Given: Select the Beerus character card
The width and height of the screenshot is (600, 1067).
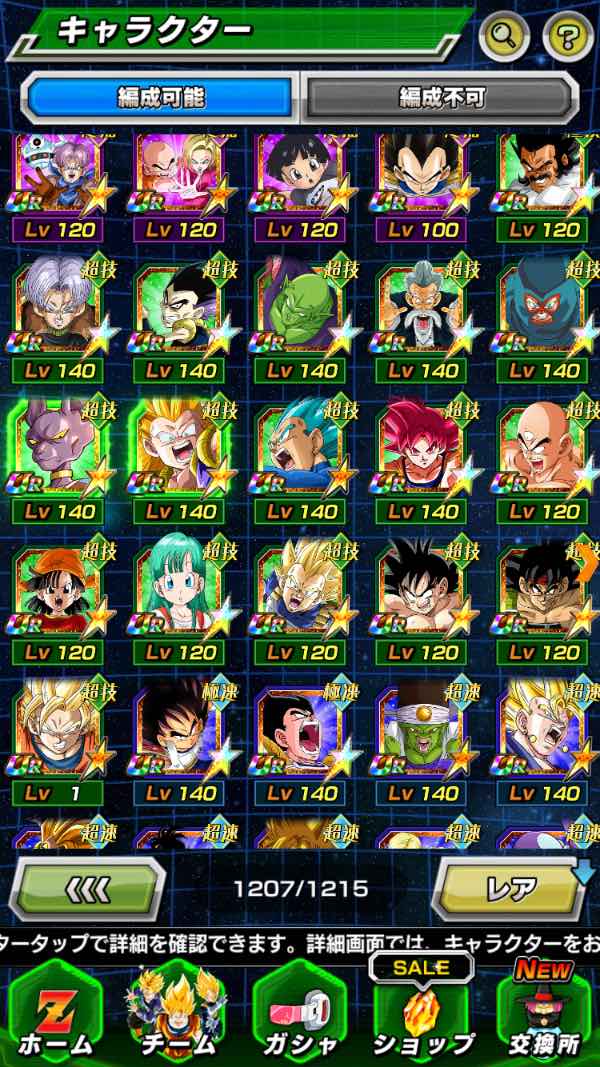Looking at the screenshot, I should click(x=61, y=451).
